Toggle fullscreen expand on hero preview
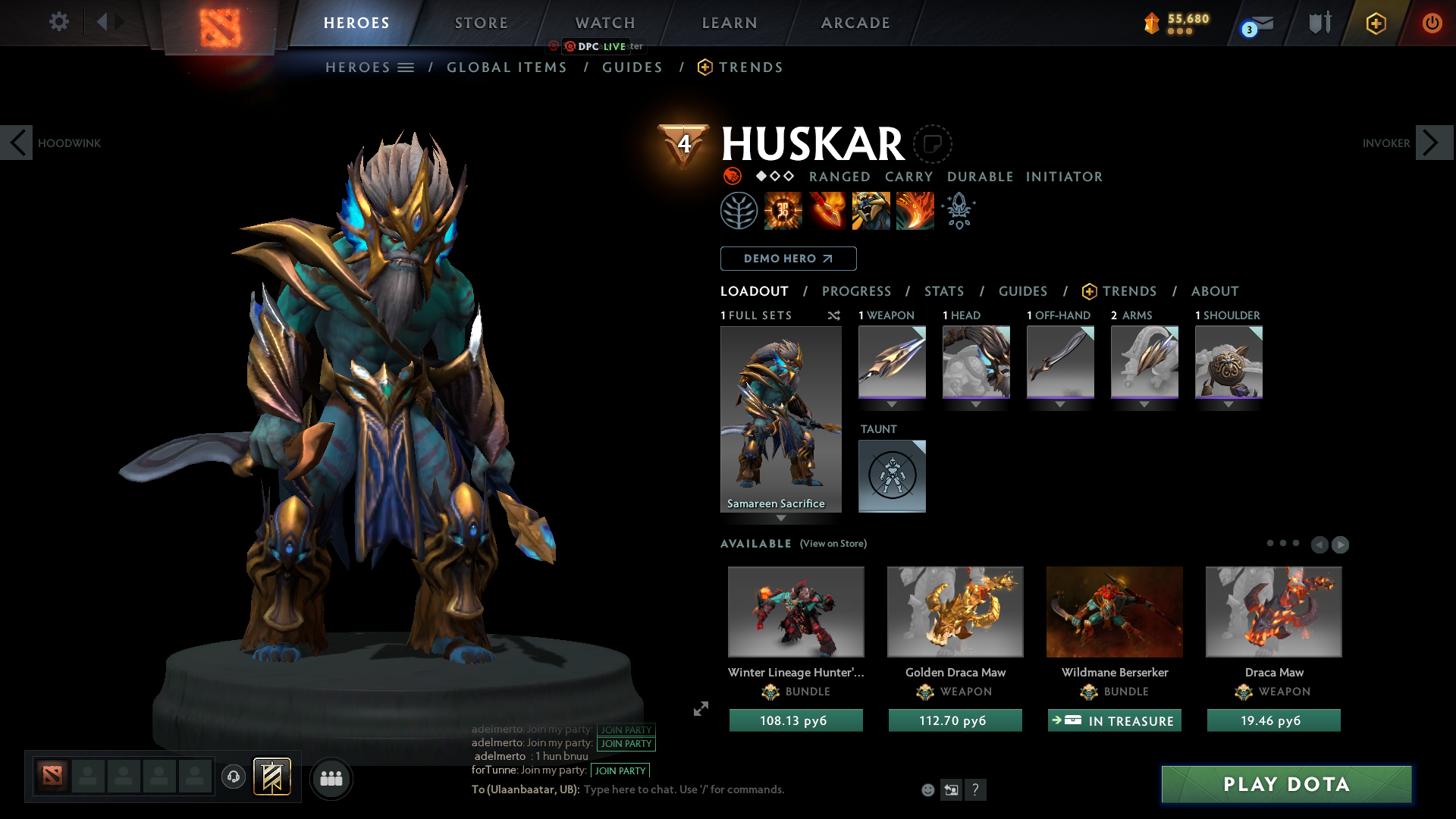1456x819 pixels. coord(701,709)
